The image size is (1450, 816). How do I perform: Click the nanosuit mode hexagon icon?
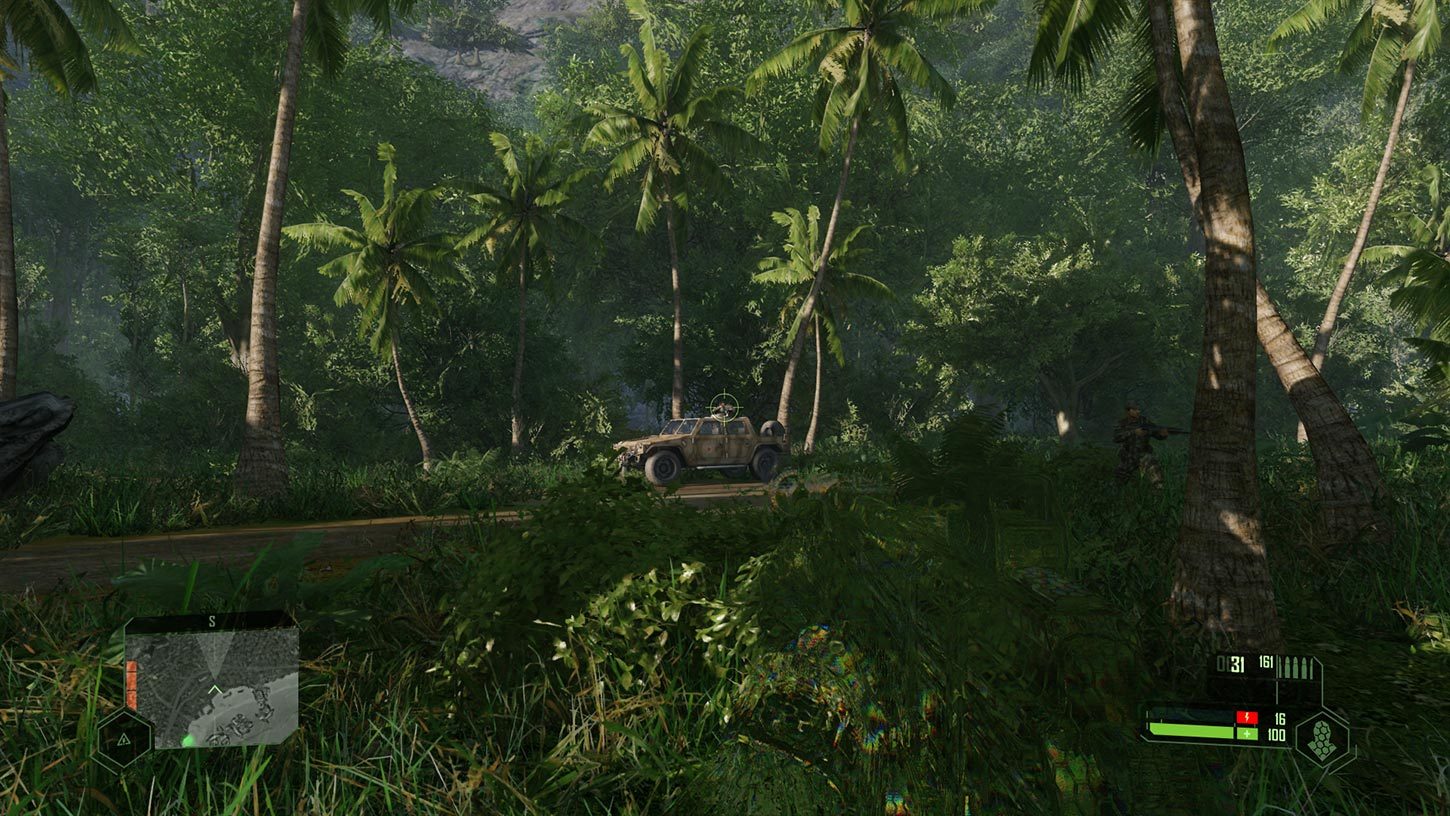[1324, 738]
